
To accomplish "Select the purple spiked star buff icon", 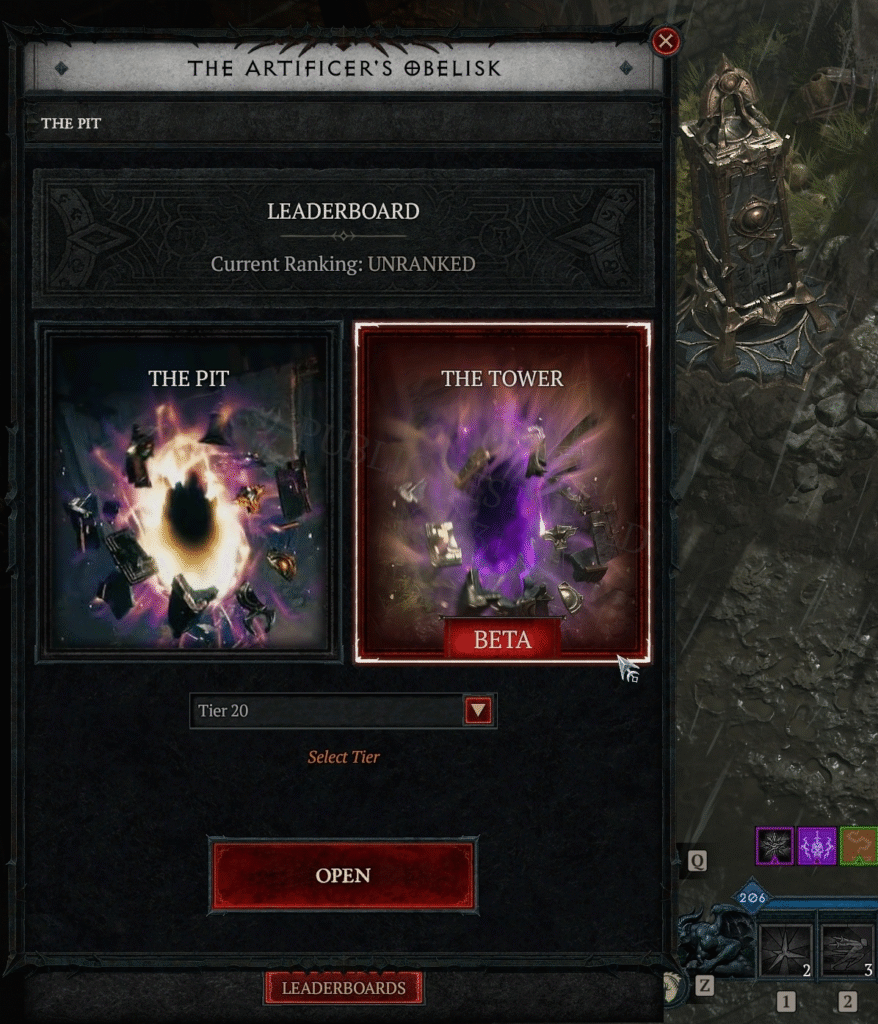I will coord(774,846).
